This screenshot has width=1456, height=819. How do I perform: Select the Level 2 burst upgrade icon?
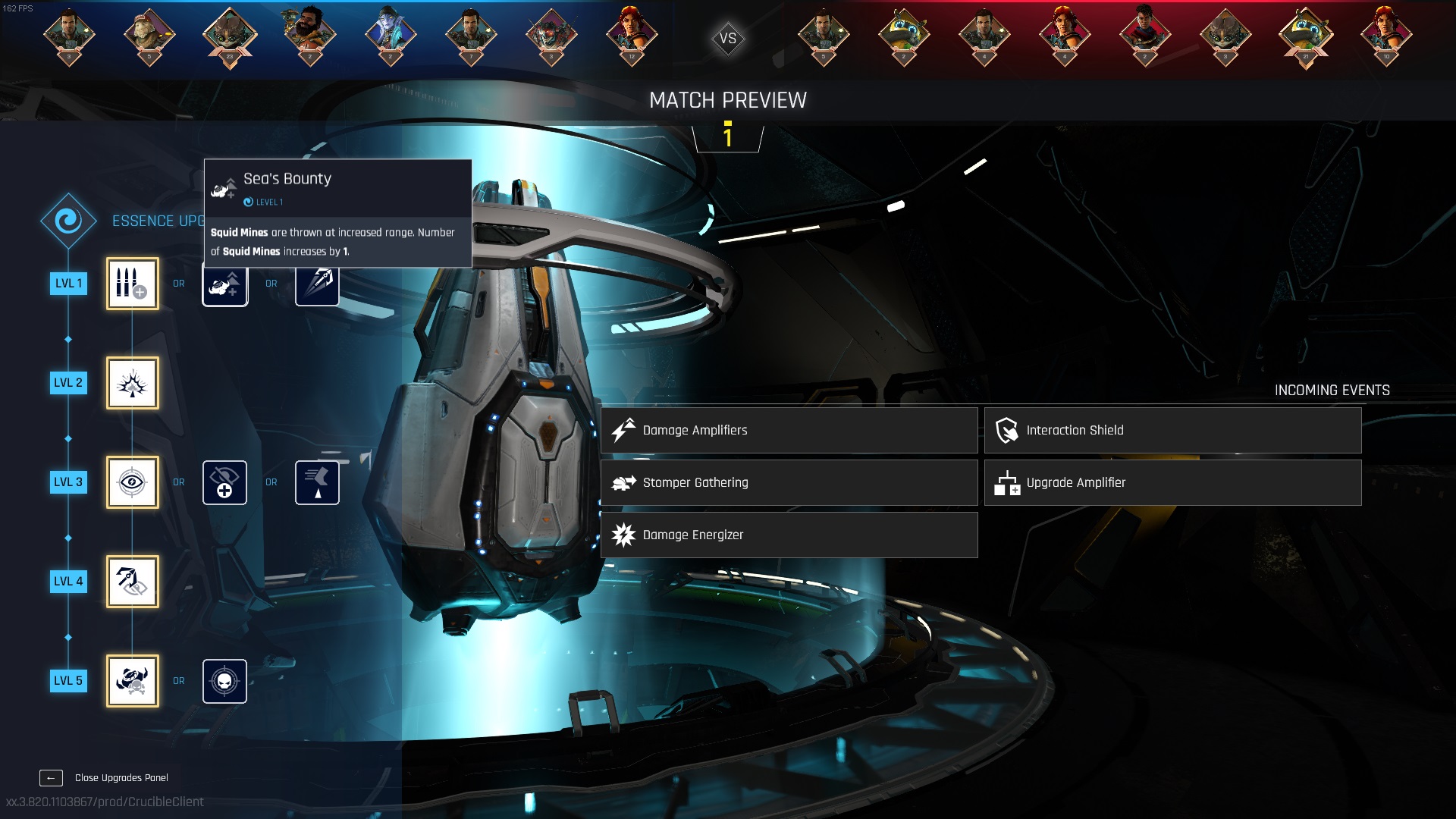pyautogui.click(x=133, y=383)
